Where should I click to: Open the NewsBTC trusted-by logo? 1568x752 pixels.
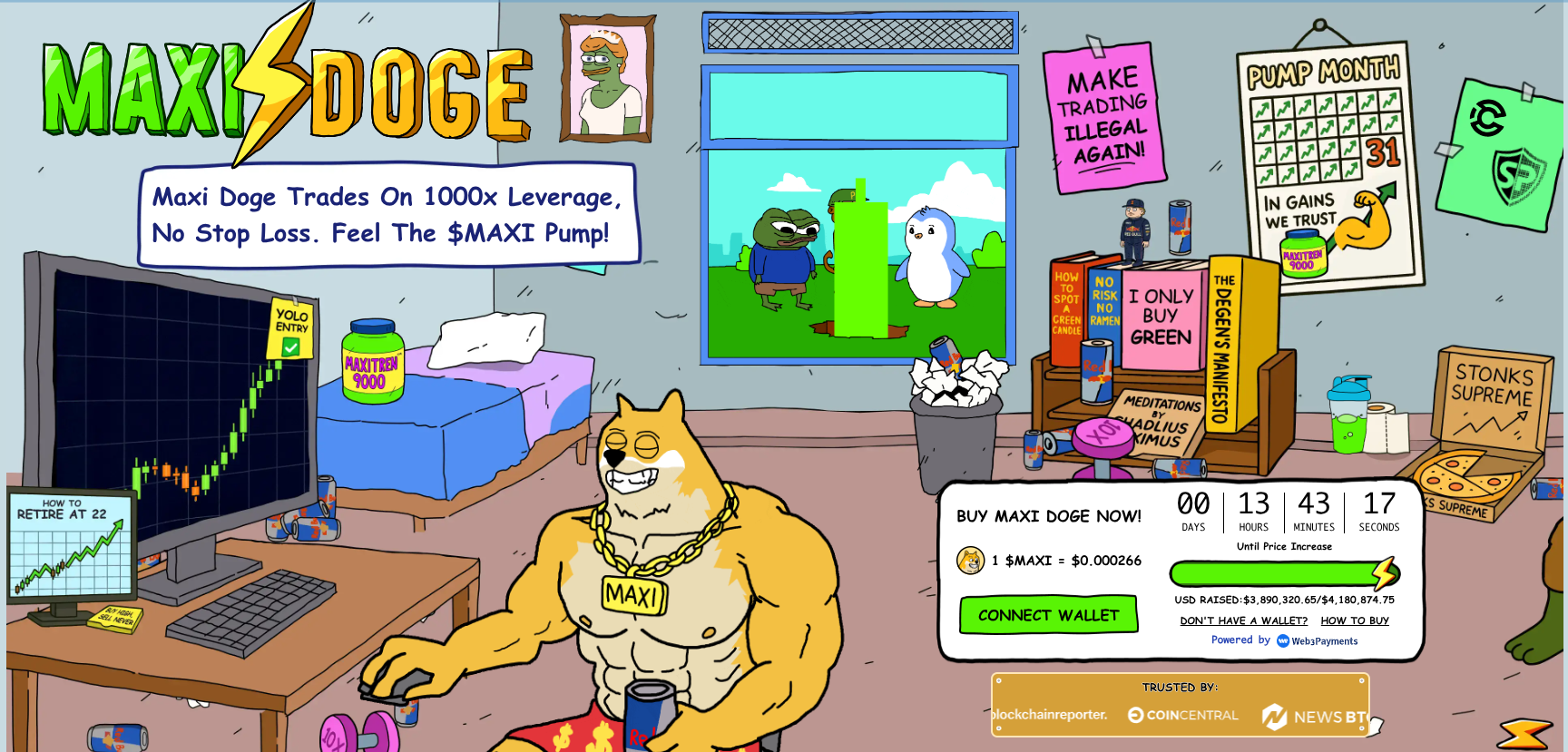(1314, 717)
